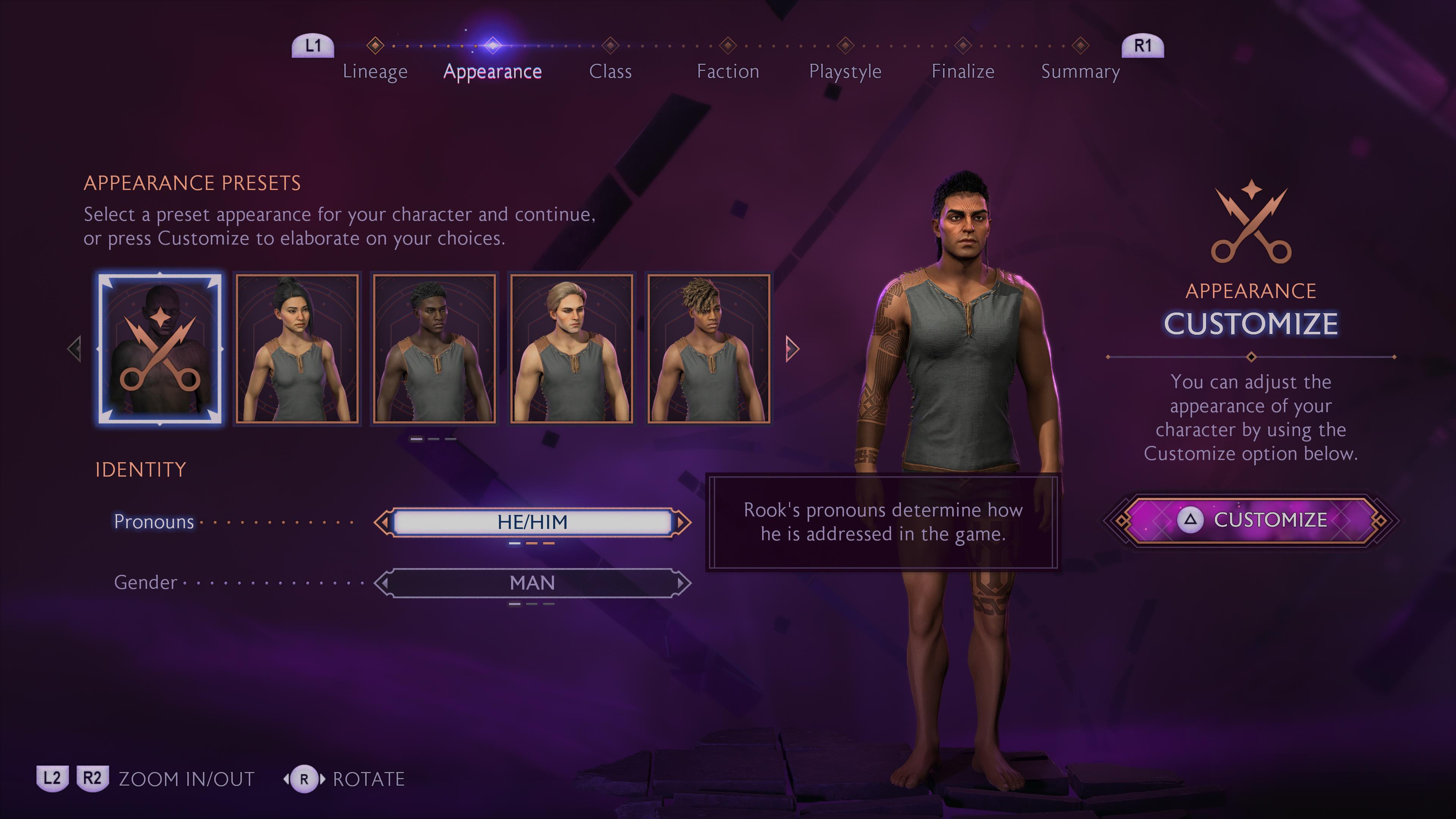Show previous appearance presets page arrow
Viewport: 1456px width, 819px height.
(75, 349)
